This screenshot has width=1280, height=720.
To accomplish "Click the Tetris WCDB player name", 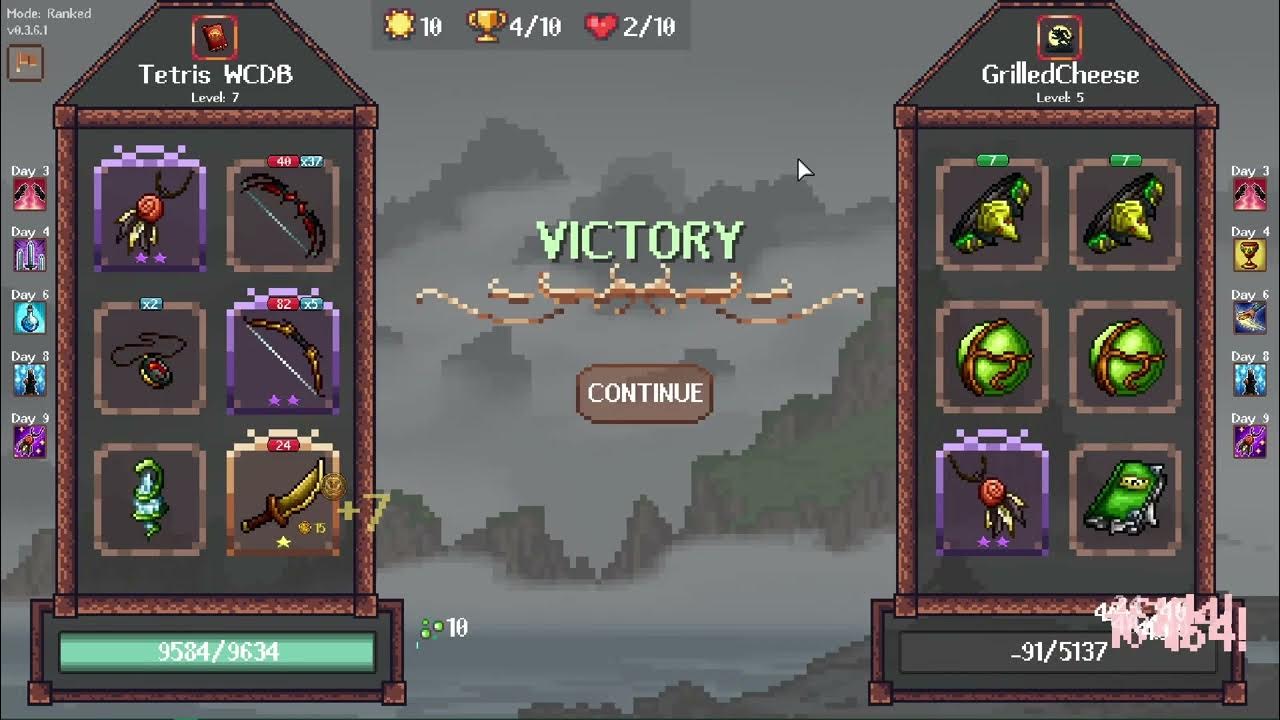I will pyautogui.click(x=213, y=74).
